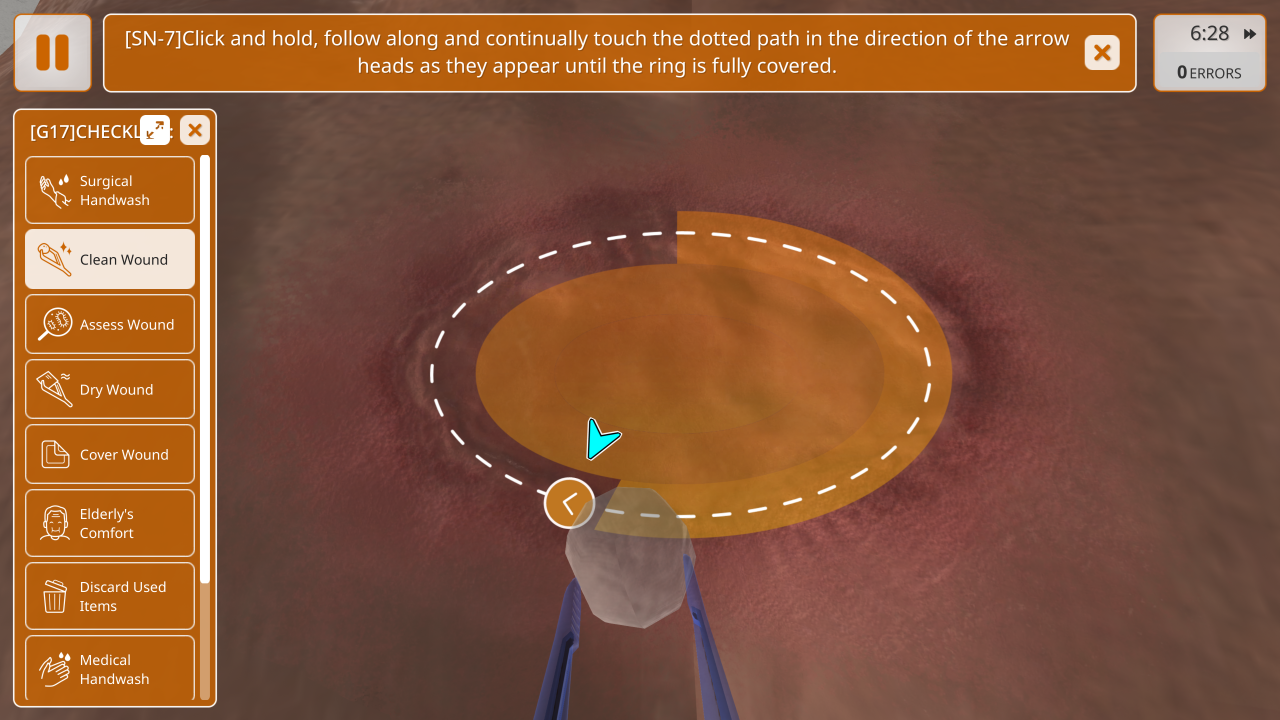Open the Medical Handwash step
1280x720 pixels.
(x=110, y=668)
